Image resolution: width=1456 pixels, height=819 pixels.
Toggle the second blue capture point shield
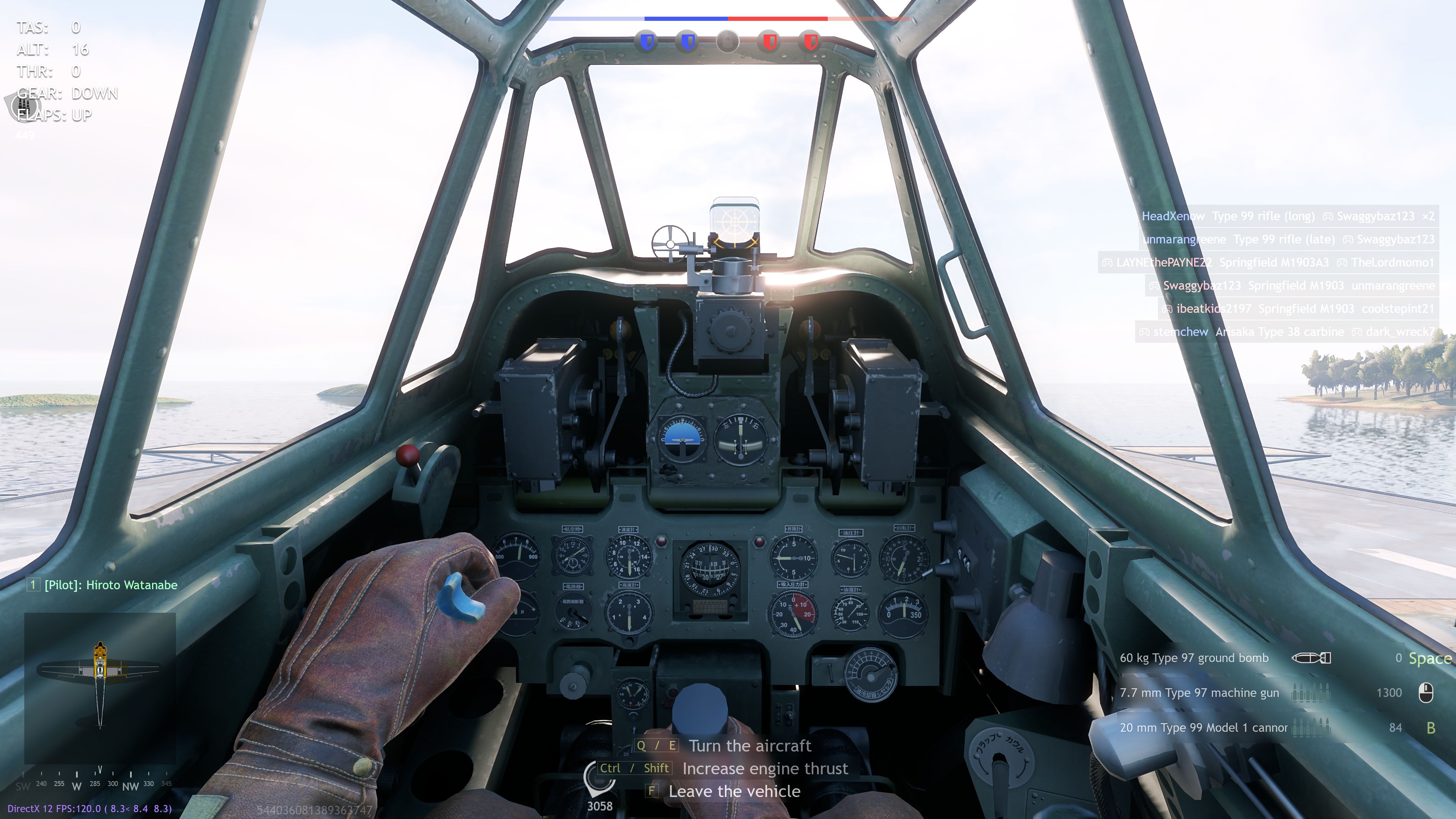coord(687,42)
